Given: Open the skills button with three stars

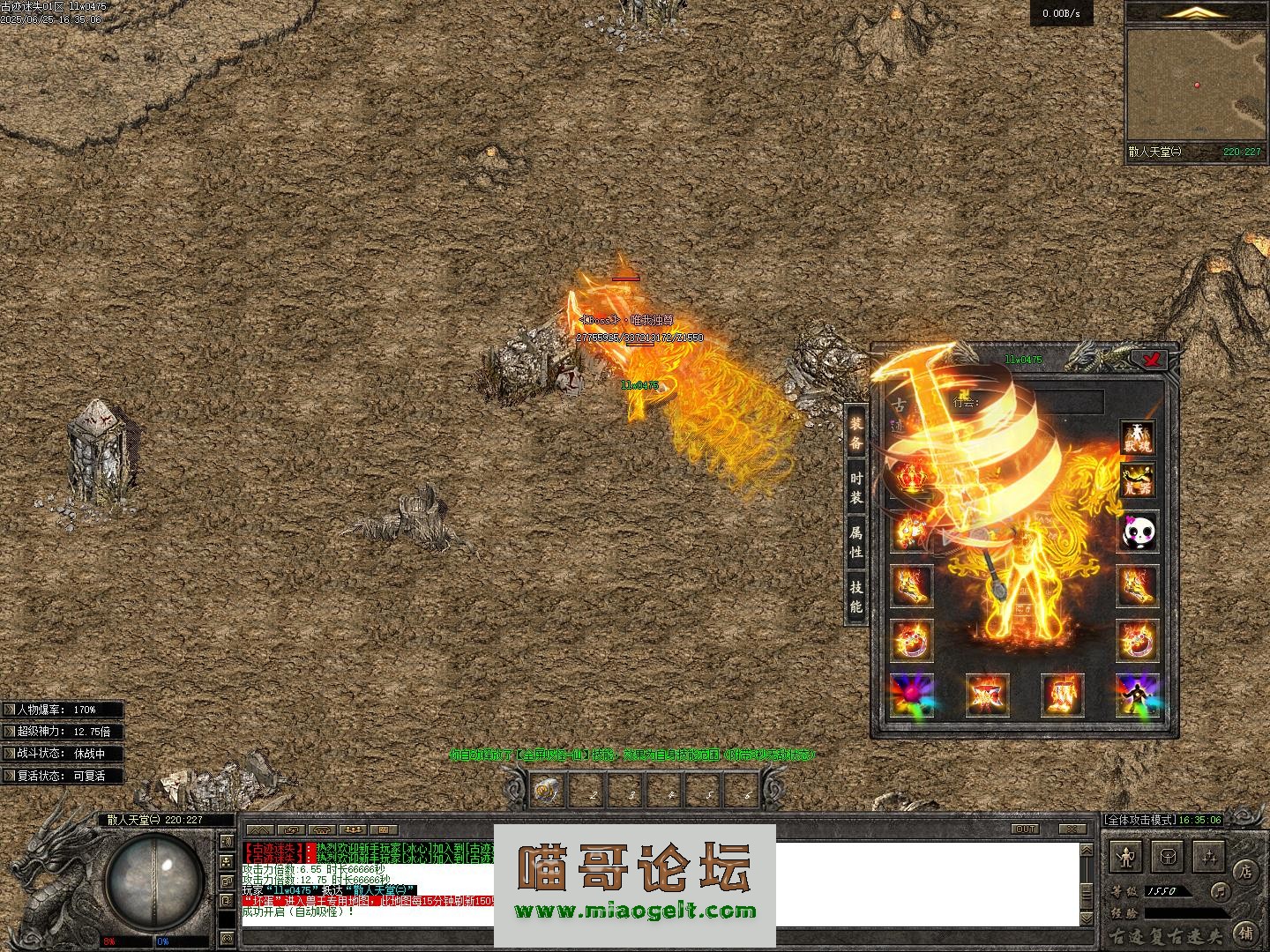Looking at the screenshot, I should tap(1207, 855).
